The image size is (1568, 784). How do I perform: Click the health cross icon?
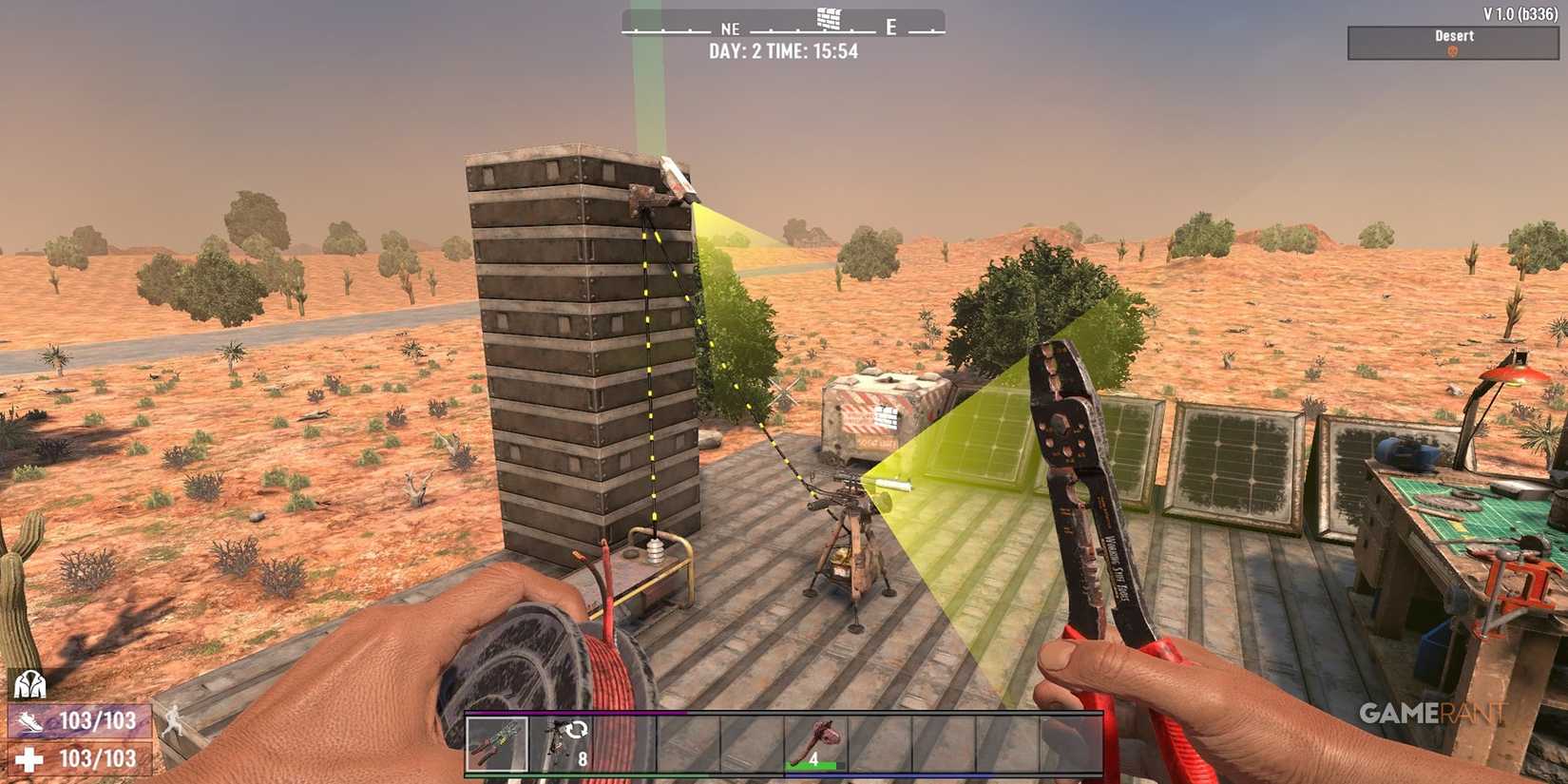tap(31, 758)
